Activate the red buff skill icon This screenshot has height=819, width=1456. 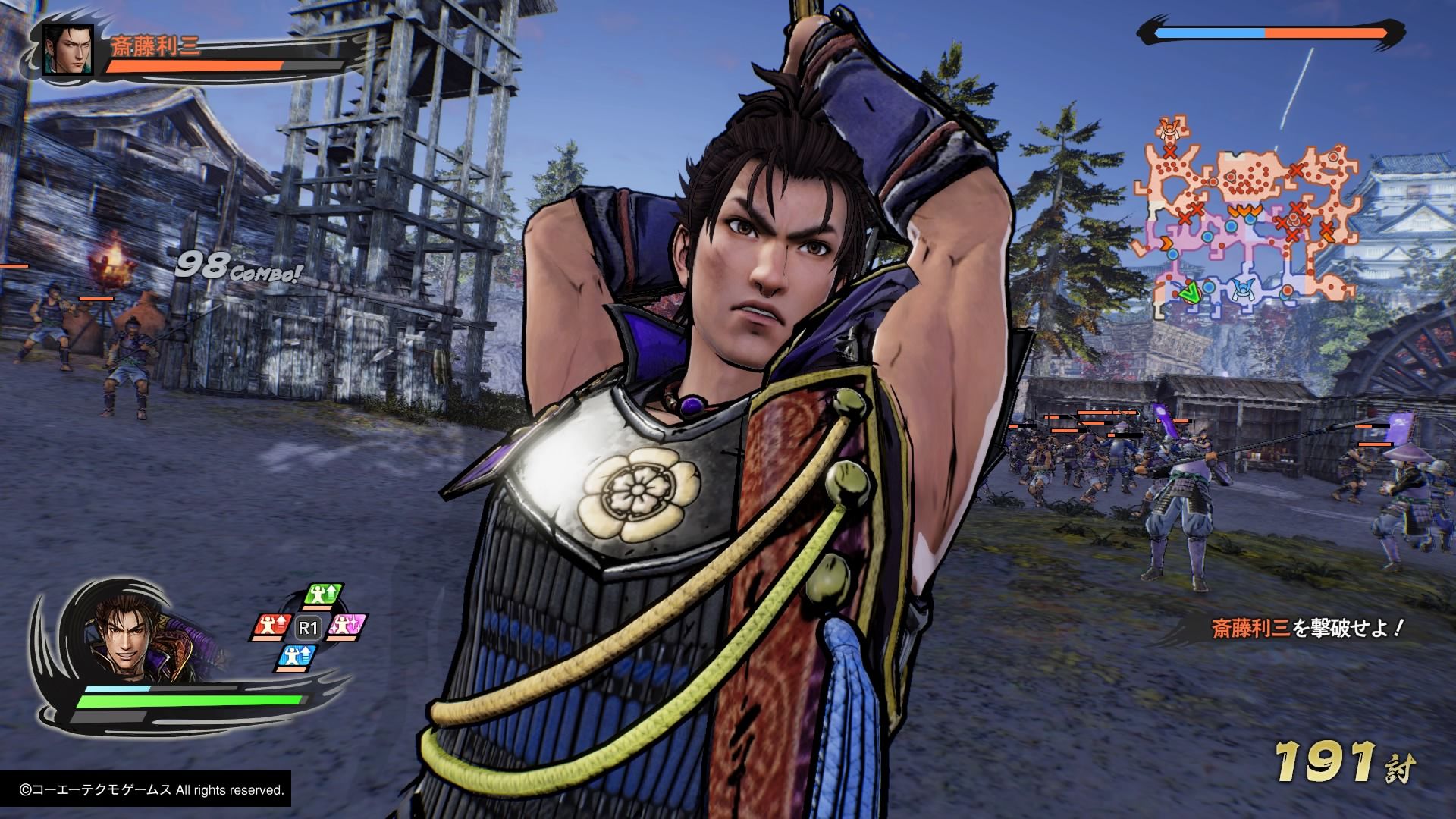[271, 626]
